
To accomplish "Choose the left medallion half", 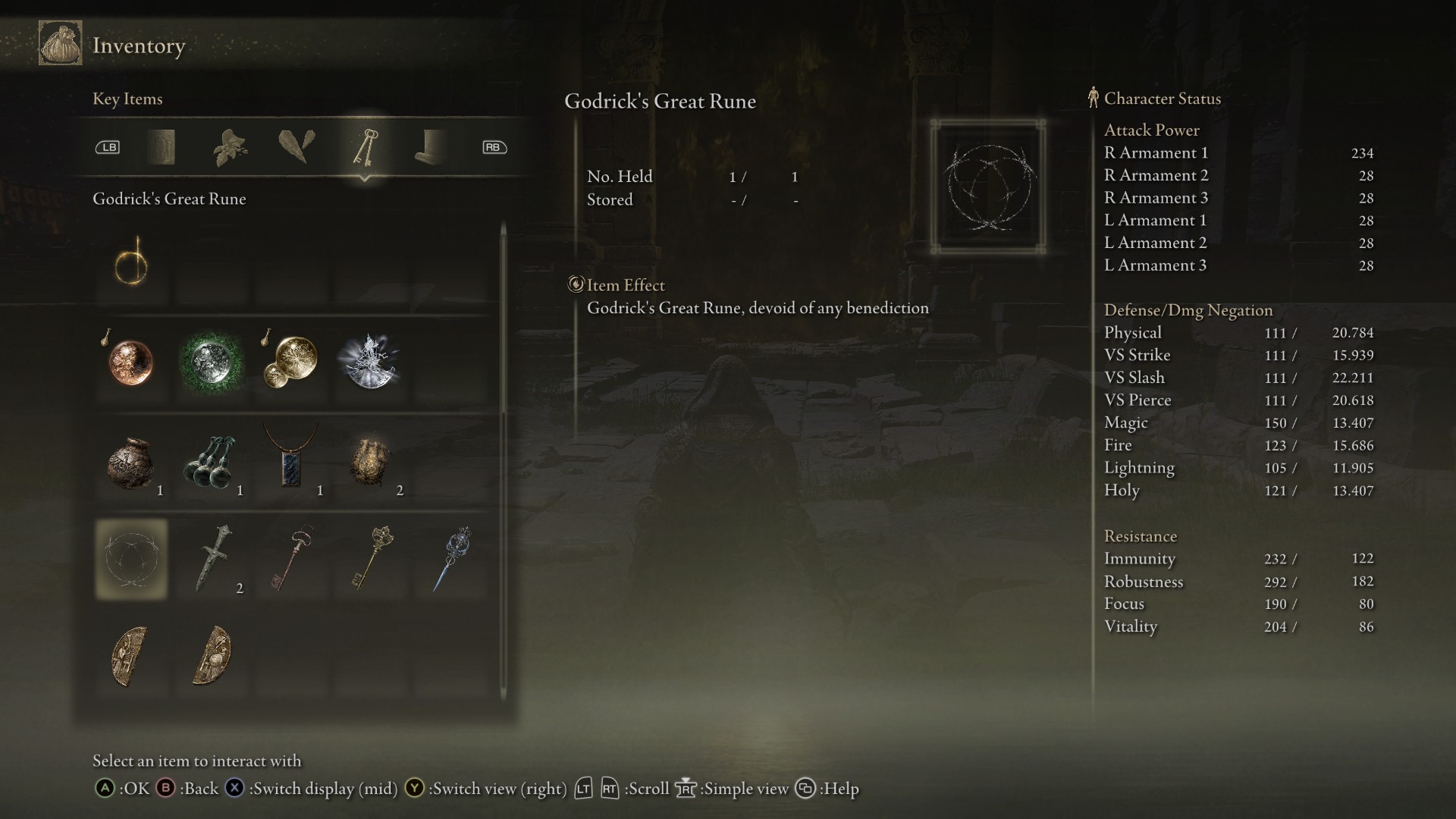I will [x=131, y=657].
